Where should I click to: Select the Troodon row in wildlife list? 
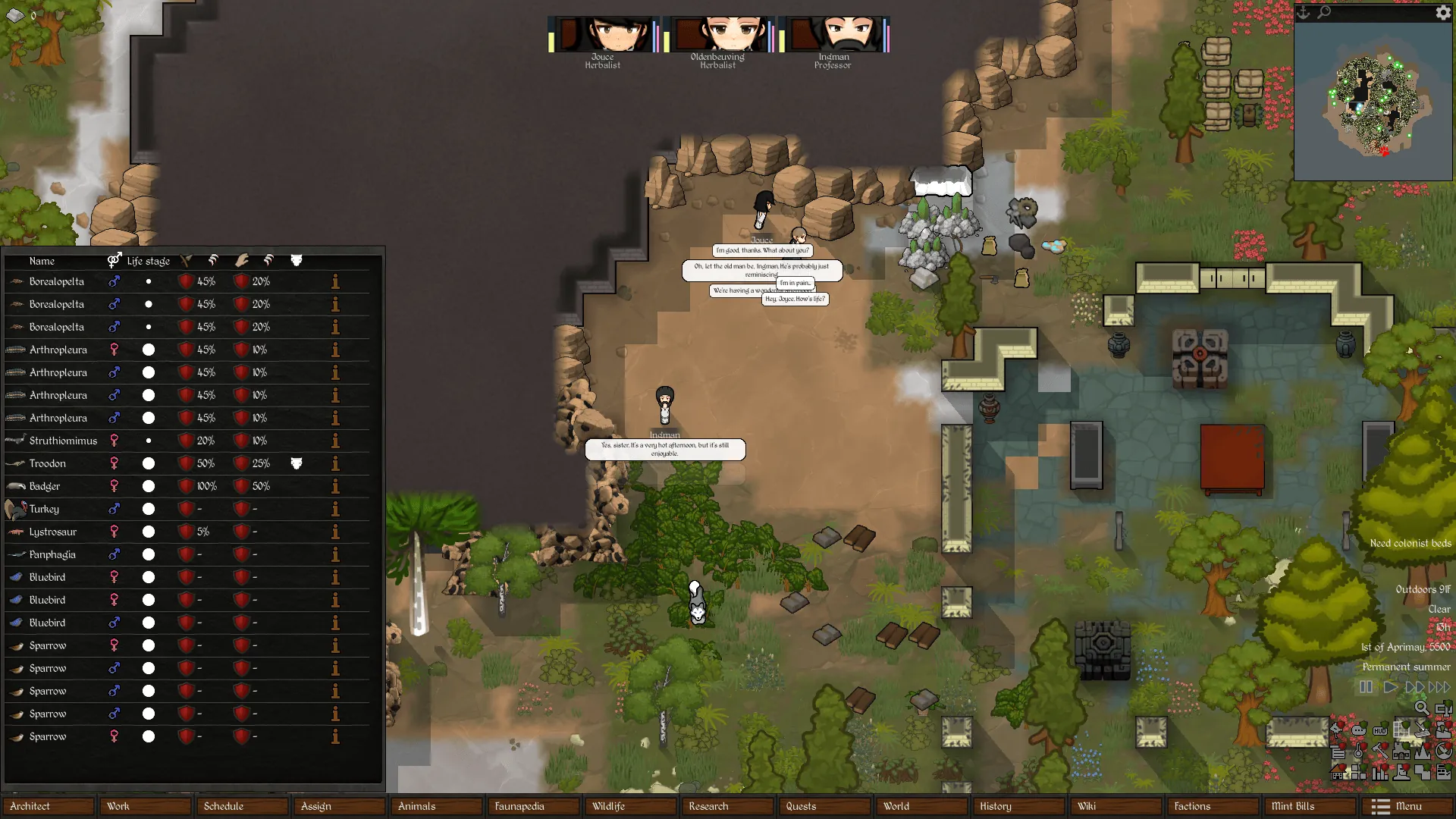pos(48,463)
